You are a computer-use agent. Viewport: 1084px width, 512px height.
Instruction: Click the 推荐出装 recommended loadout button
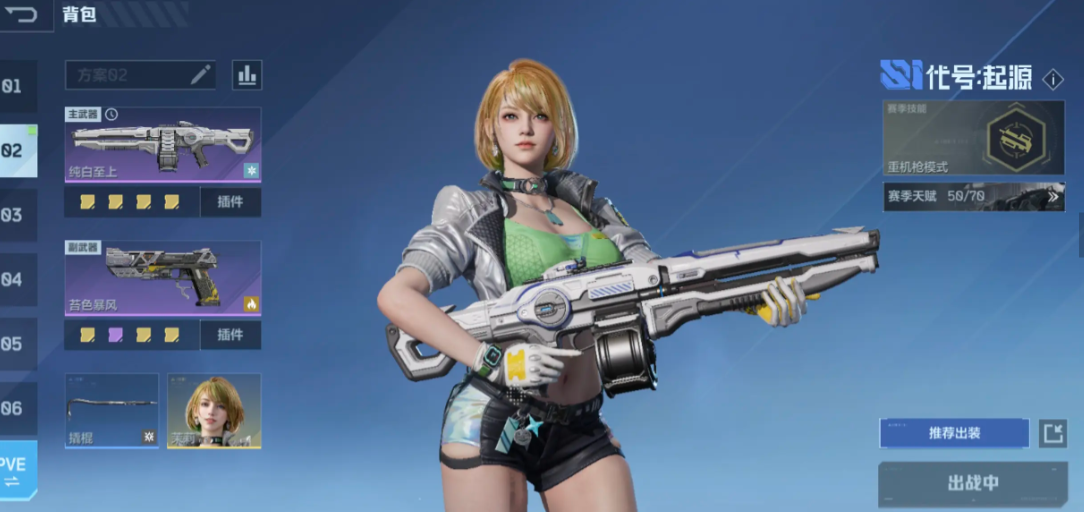click(954, 433)
